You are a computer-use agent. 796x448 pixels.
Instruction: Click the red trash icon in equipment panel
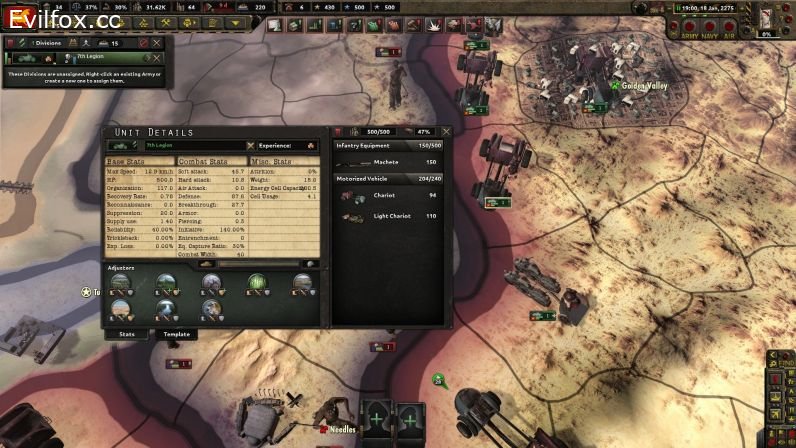click(338, 131)
